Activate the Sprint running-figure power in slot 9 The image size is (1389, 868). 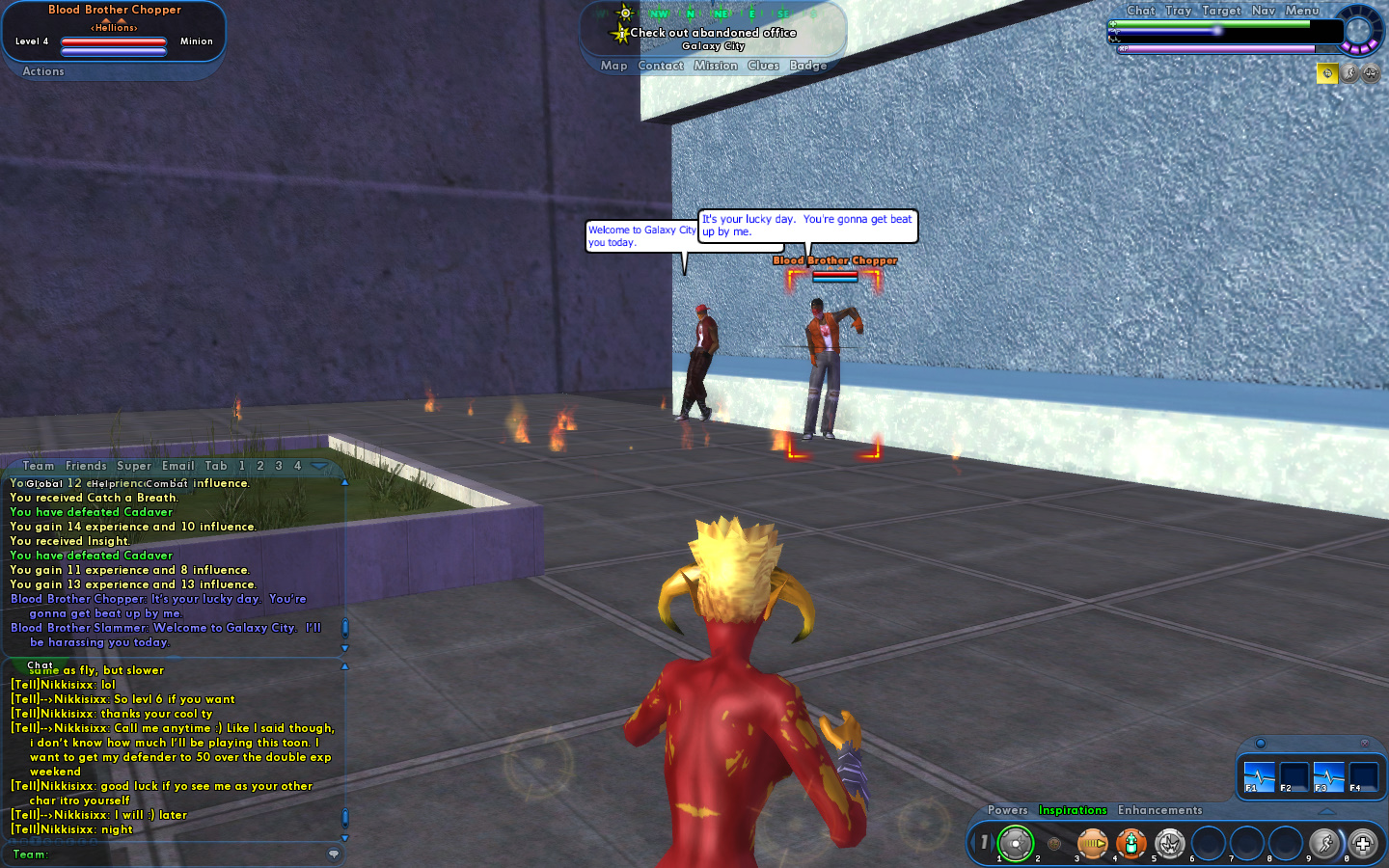click(1323, 844)
